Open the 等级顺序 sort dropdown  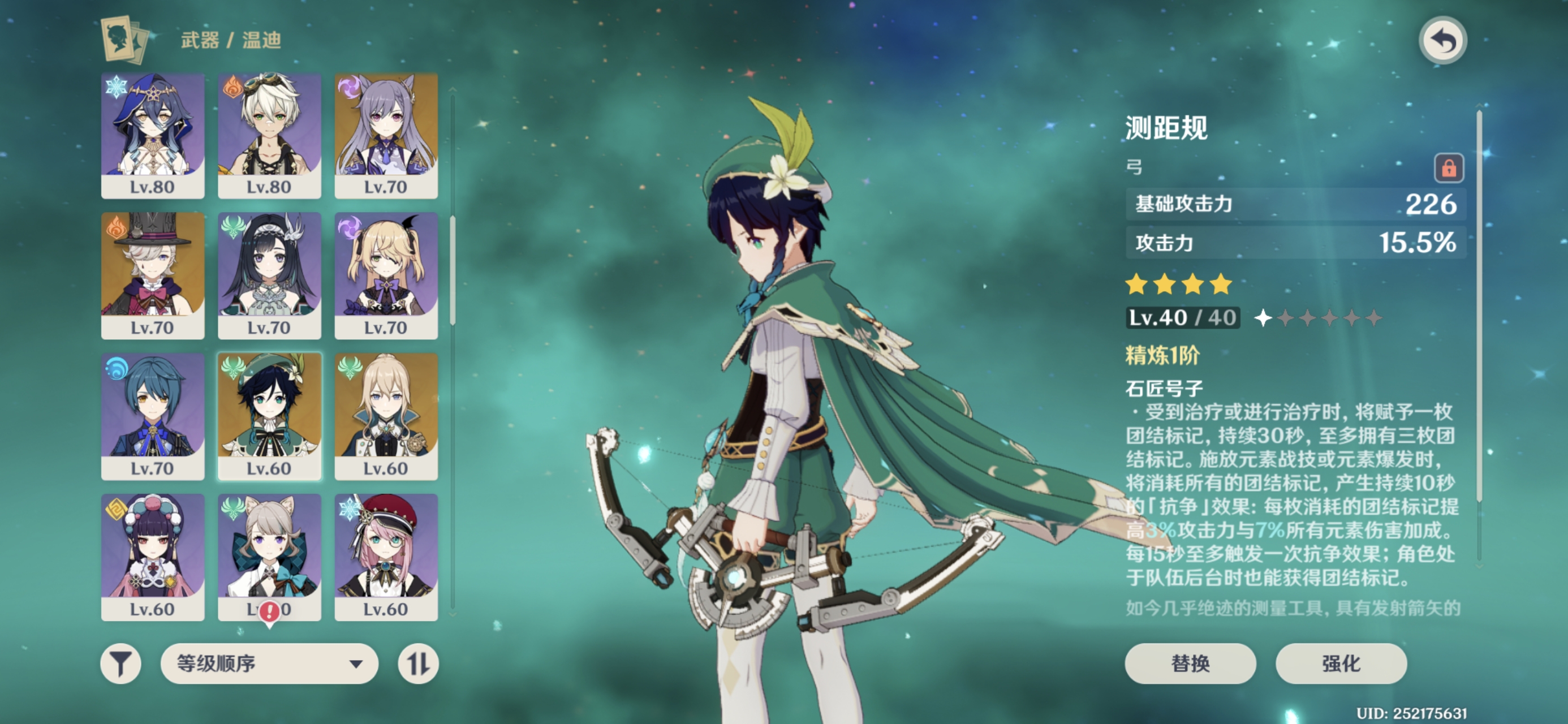[269, 663]
